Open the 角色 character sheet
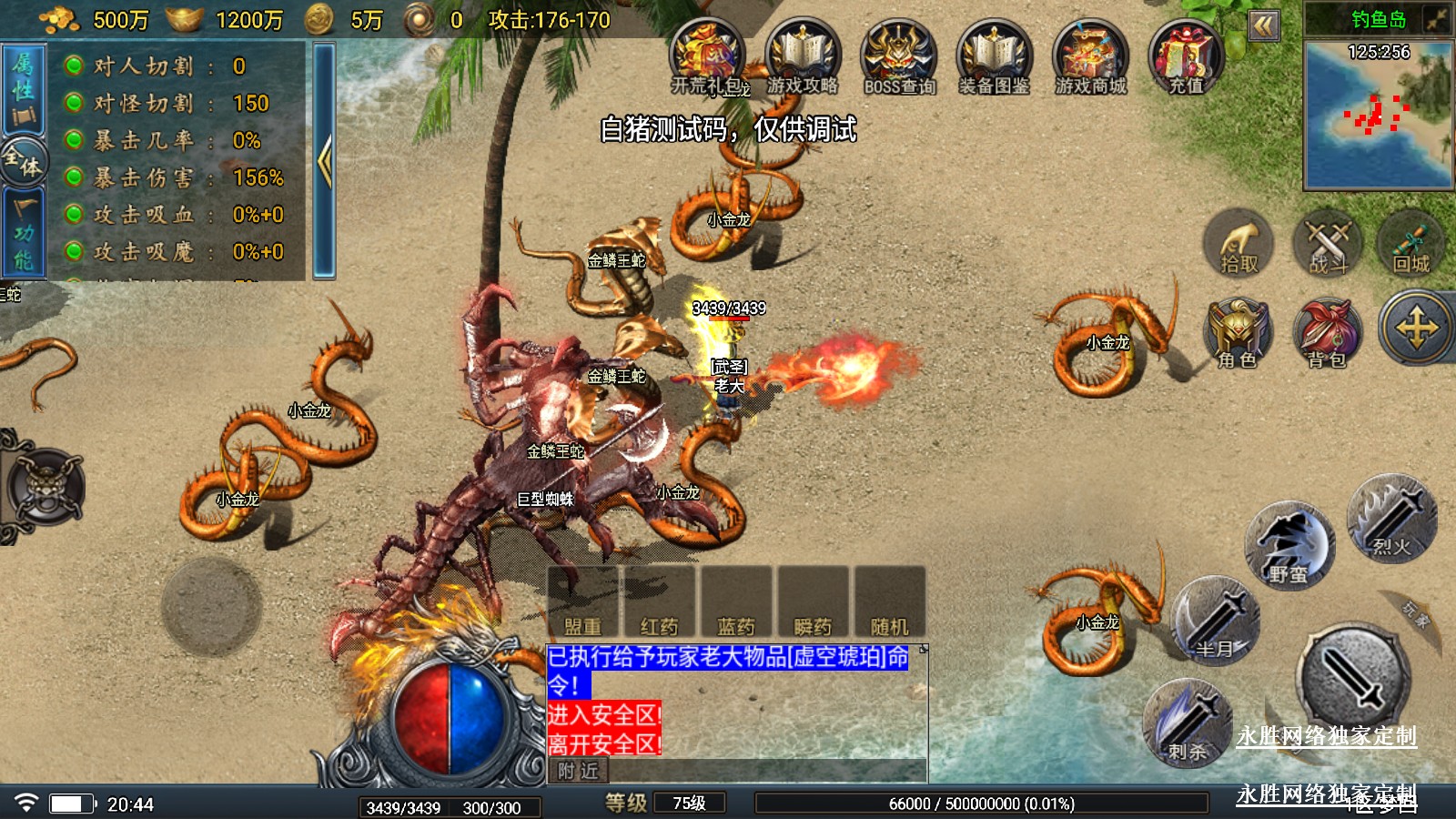Viewport: 1456px width, 819px height. click(x=1239, y=332)
